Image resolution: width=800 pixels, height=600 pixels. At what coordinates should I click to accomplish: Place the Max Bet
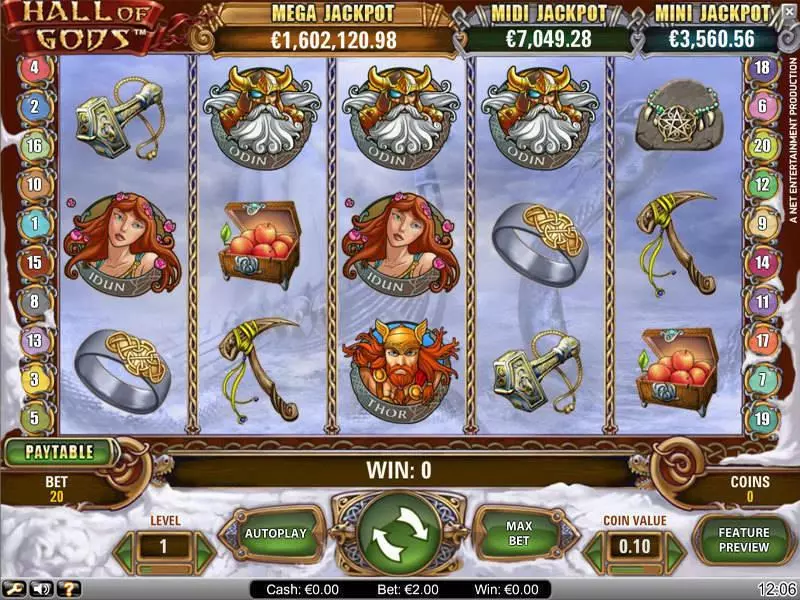click(x=518, y=534)
